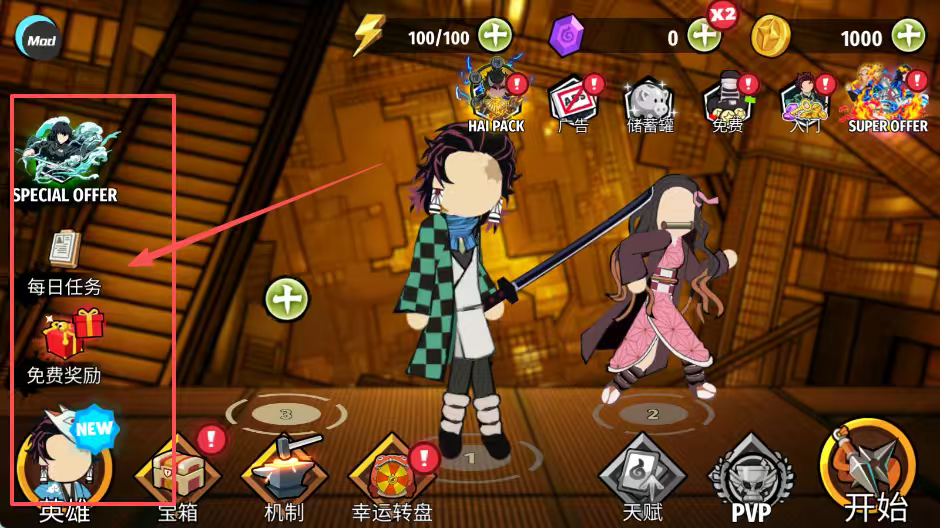Open the 机制 anvil forge menu
Viewport: 940px width, 528px height.
click(x=284, y=472)
